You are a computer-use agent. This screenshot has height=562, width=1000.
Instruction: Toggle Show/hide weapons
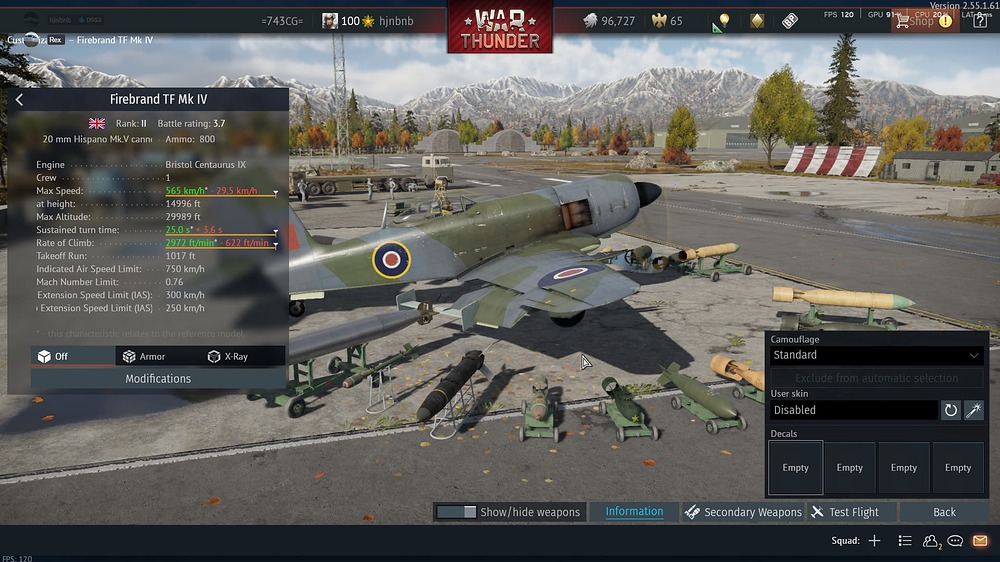tap(508, 512)
